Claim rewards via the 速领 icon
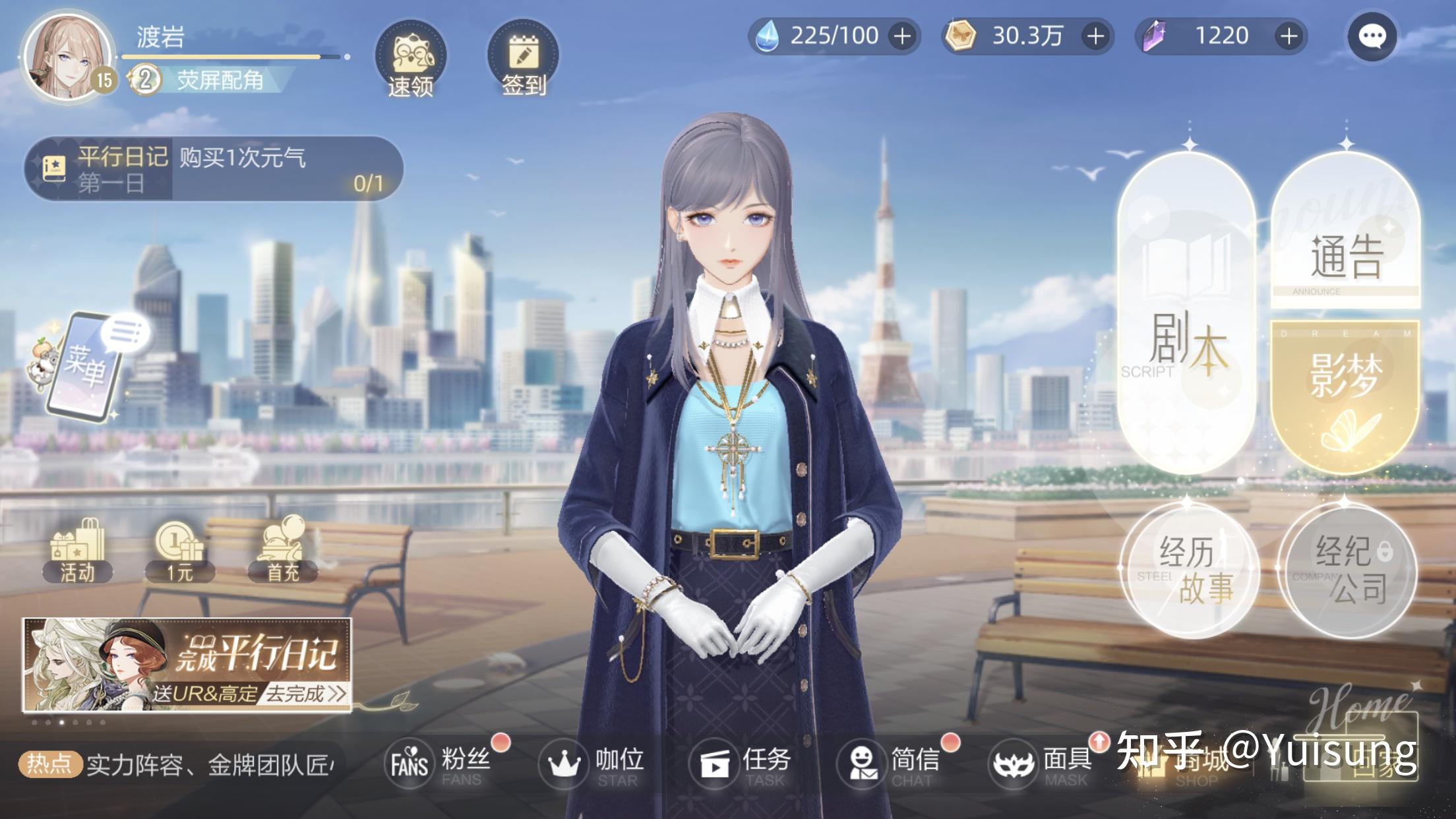1456x819 pixels. 412,59
